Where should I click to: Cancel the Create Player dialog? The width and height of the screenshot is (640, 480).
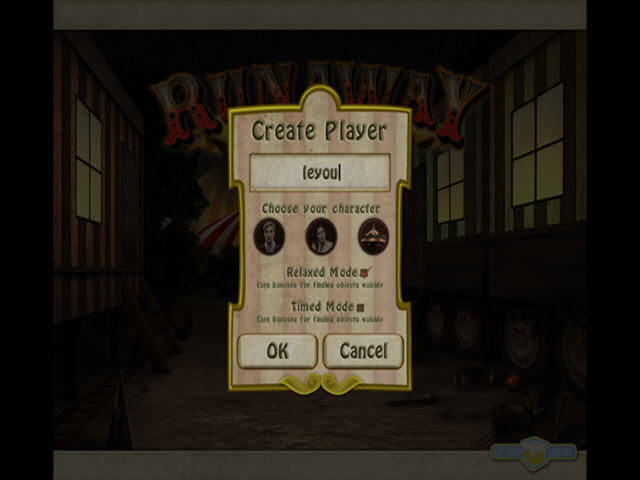pyautogui.click(x=363, y=351)
